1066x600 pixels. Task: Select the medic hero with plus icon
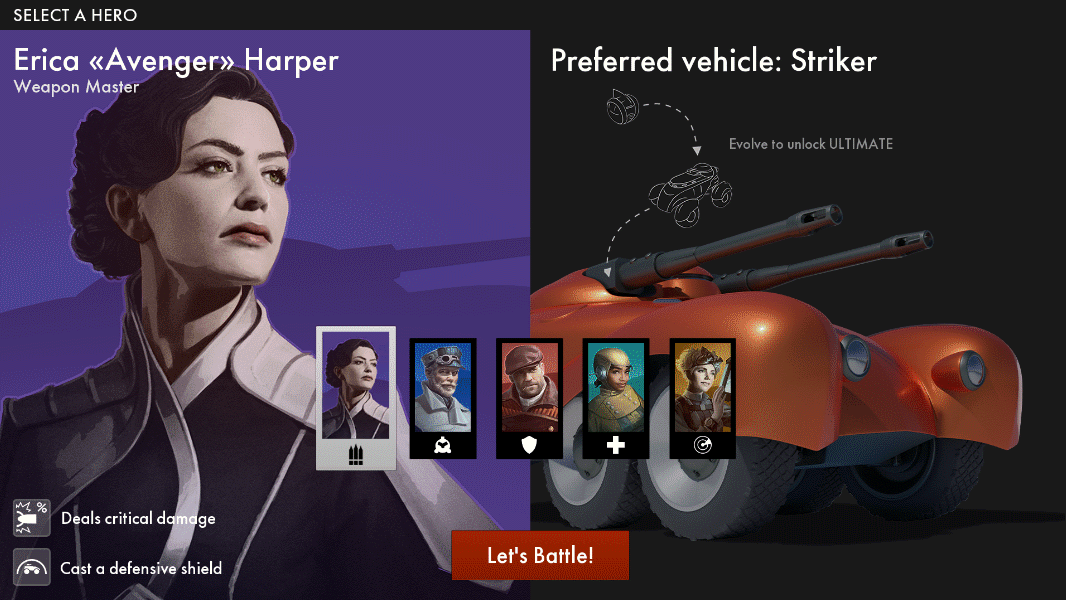click(616, 397)
